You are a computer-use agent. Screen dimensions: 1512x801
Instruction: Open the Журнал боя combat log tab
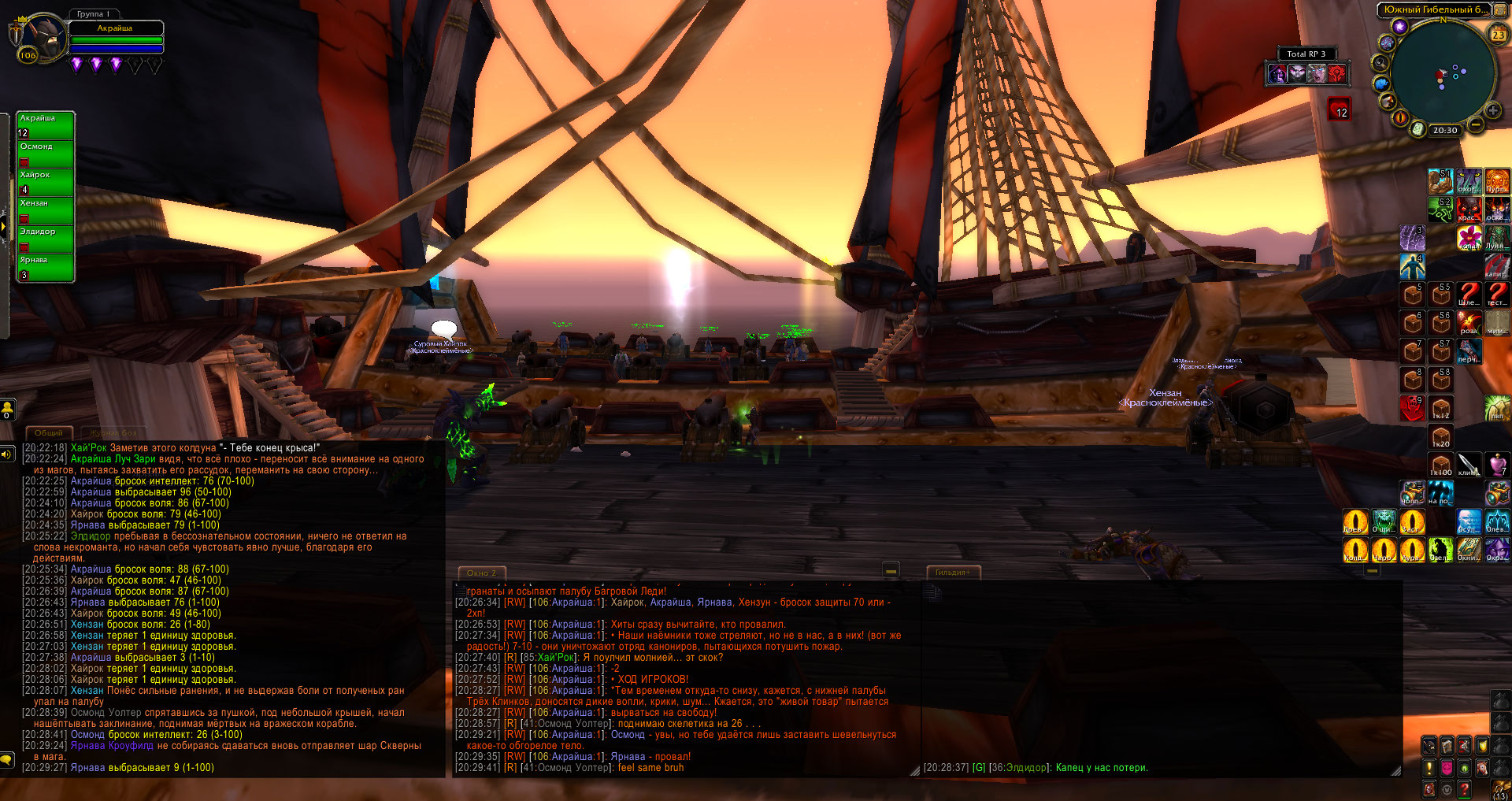(113, 432)
